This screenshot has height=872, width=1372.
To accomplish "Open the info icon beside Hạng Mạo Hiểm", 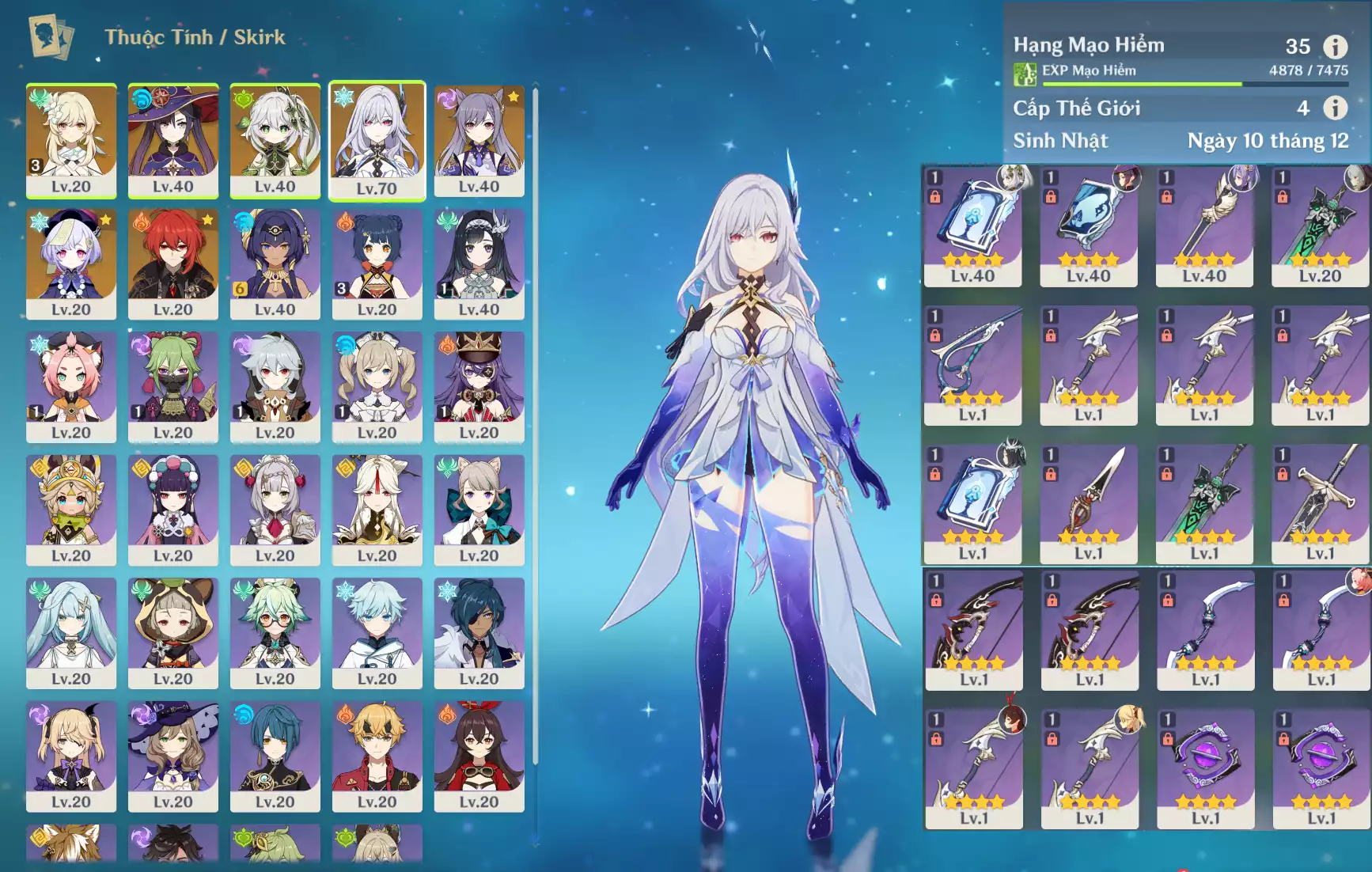I will pos(1335,47).
